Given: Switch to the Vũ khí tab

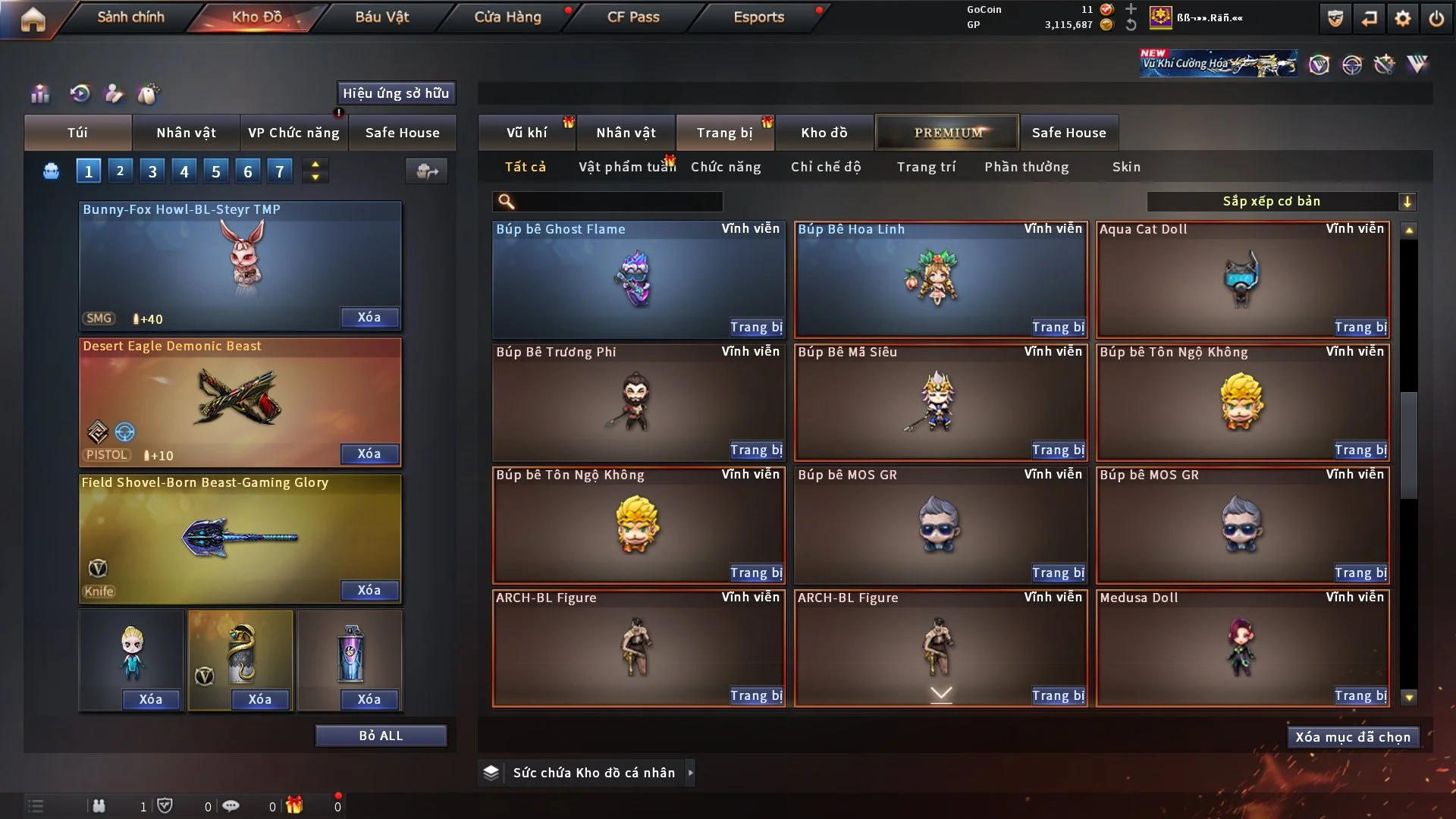Looking at the screenshot, I should (x=526, y=133).
